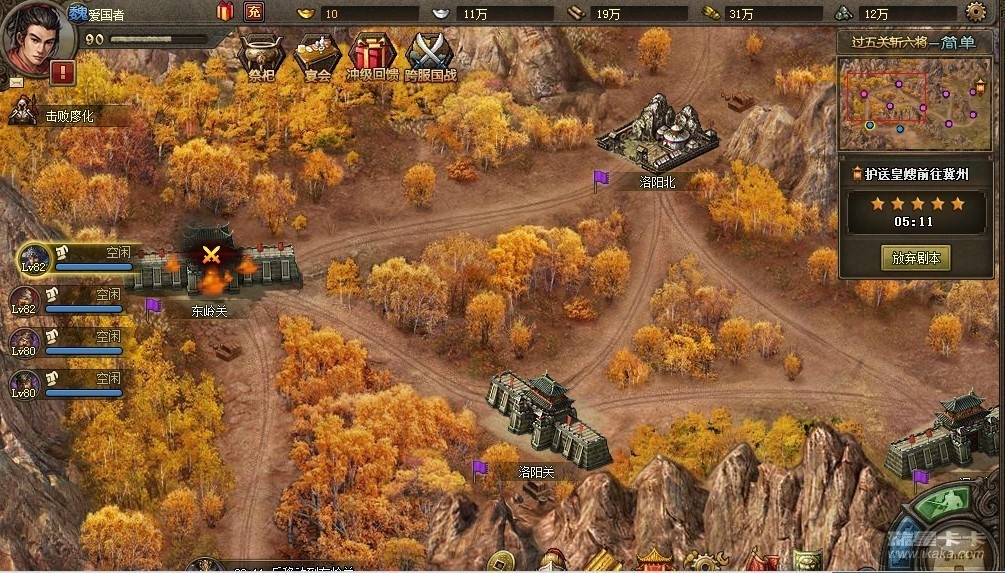Image resolution: width=1005 pixels, height=573 pixels.
Task: Collapse the panel under the avatar
Action: (16, 83)
